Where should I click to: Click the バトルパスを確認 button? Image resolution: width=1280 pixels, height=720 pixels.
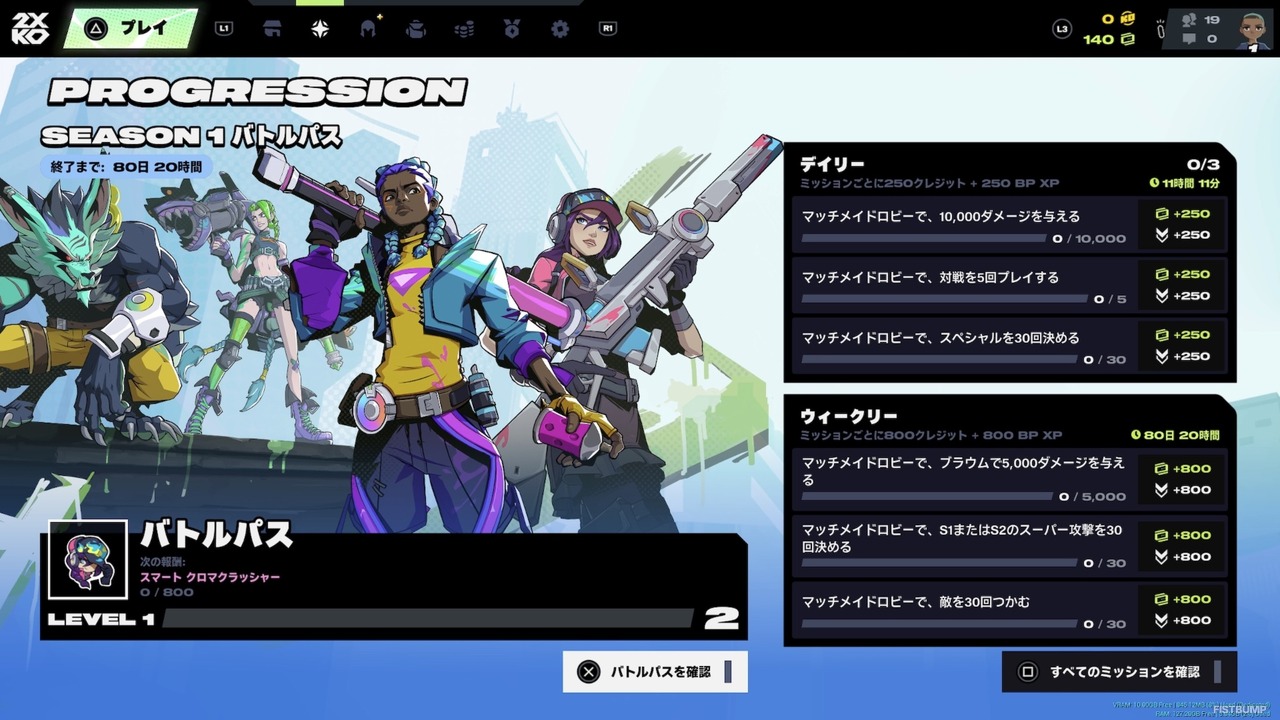pos(655,671)
